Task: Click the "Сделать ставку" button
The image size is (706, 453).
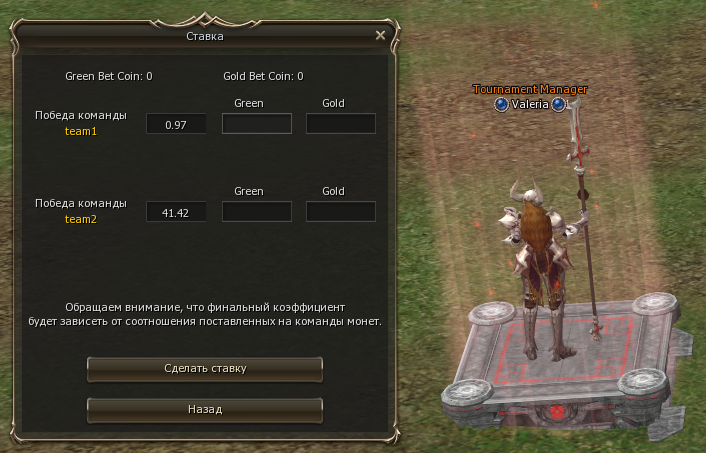Action: tap(205, 369)
